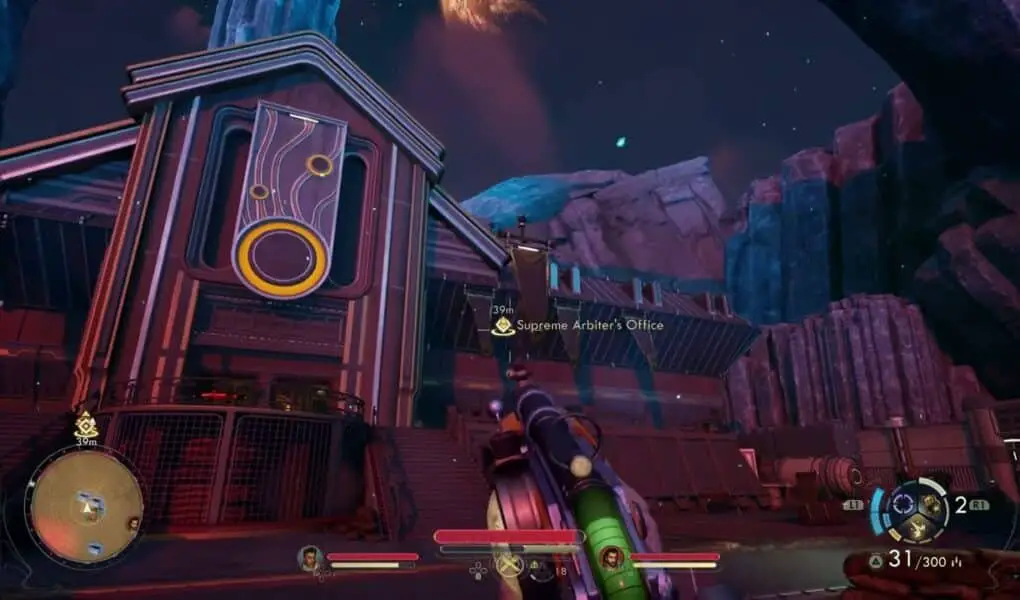Open the circular minimap

pos(86,506)
